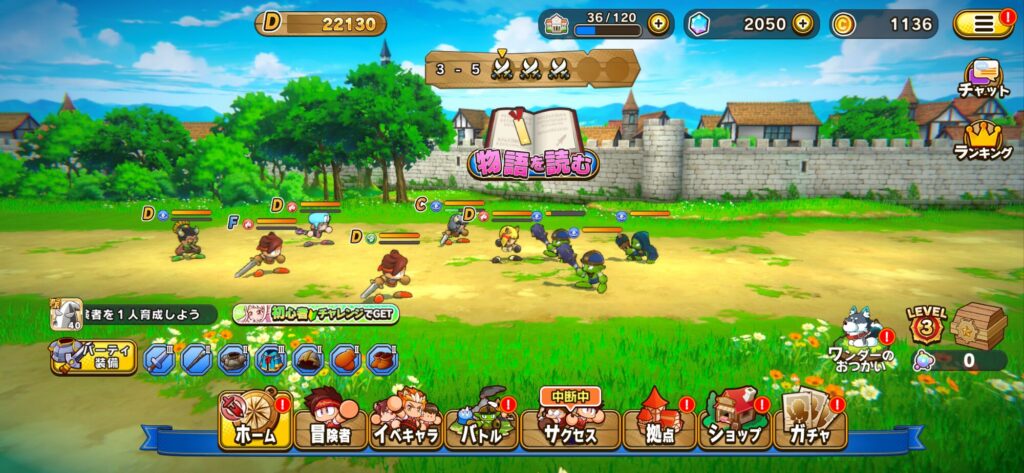Resume the サクセス success mode tab

coord(569,420)
